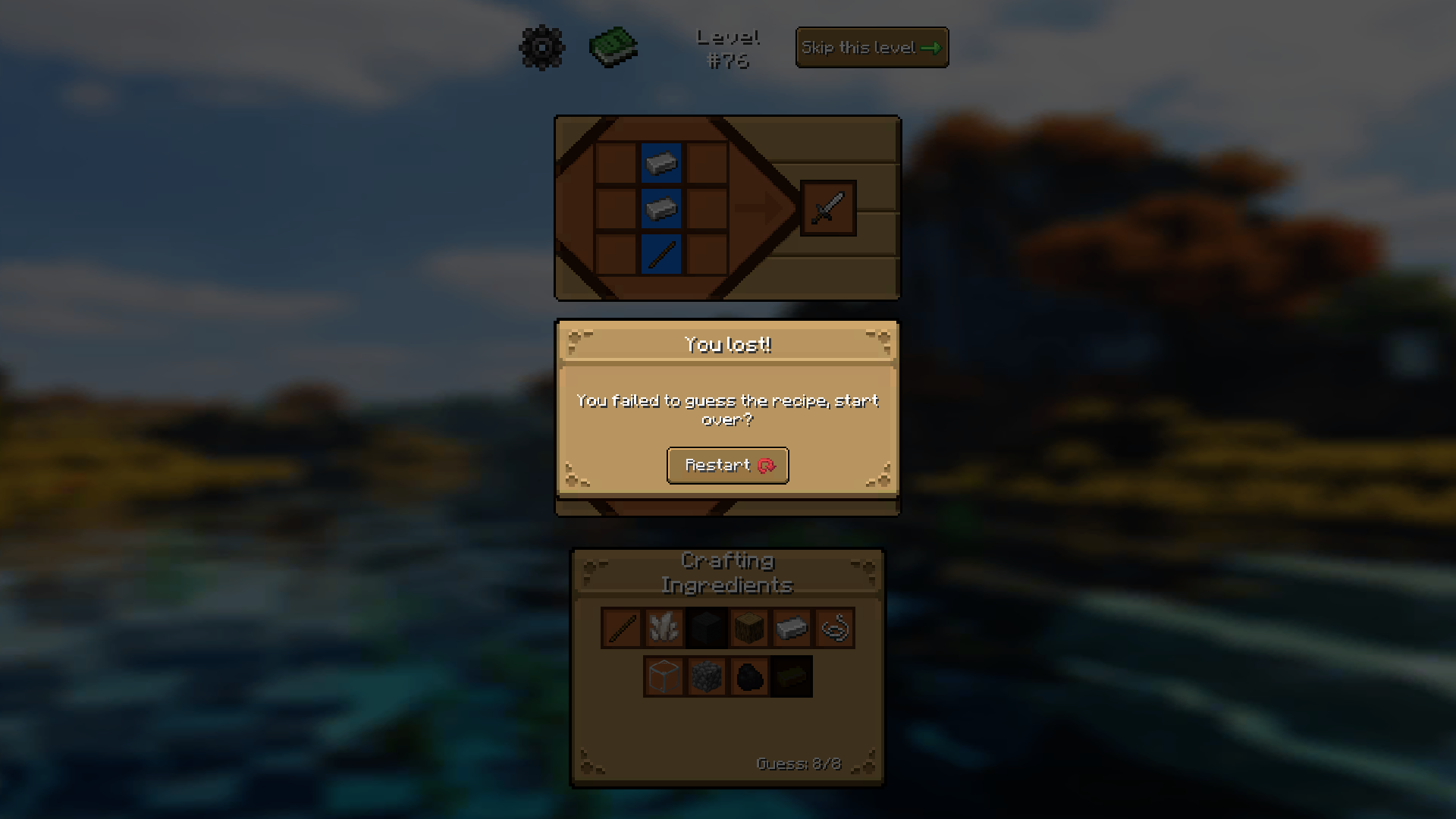Select the stick ingredient
The height and width of the screenshot is (819, 1456).
point(620,627)
